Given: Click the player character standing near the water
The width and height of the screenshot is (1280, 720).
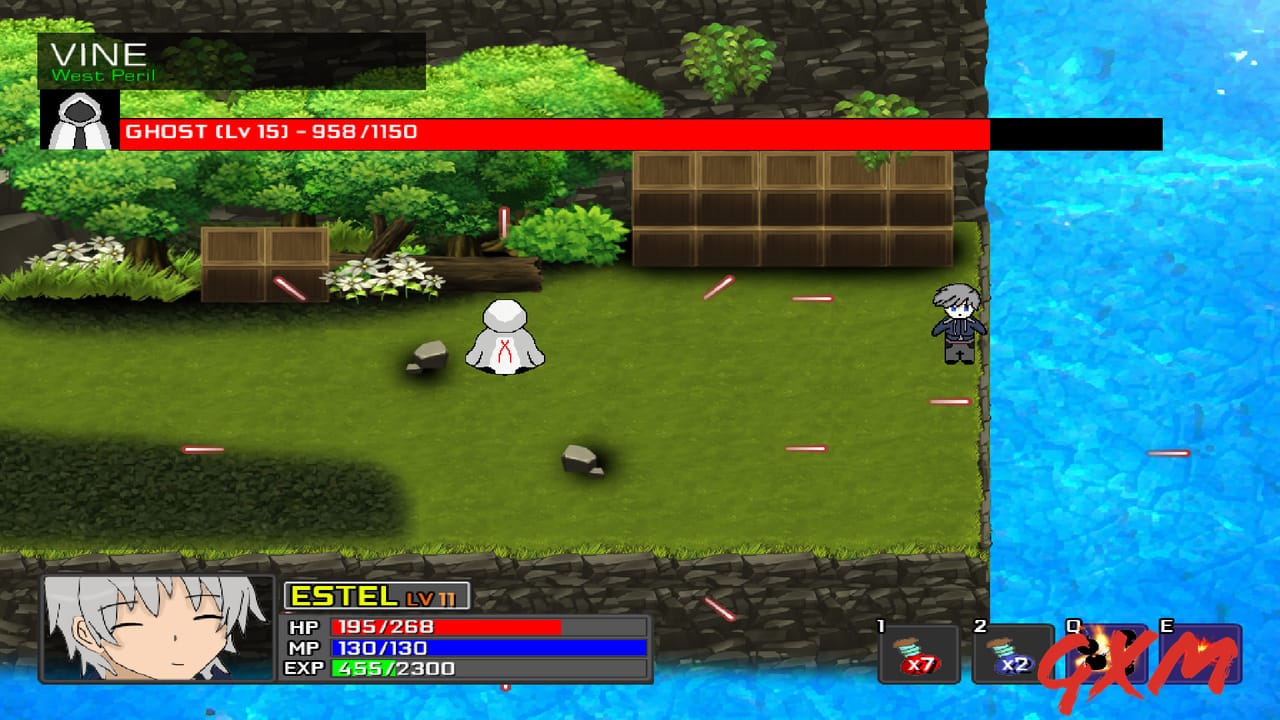Looking at the screenshot, I should tap(957, 325).
